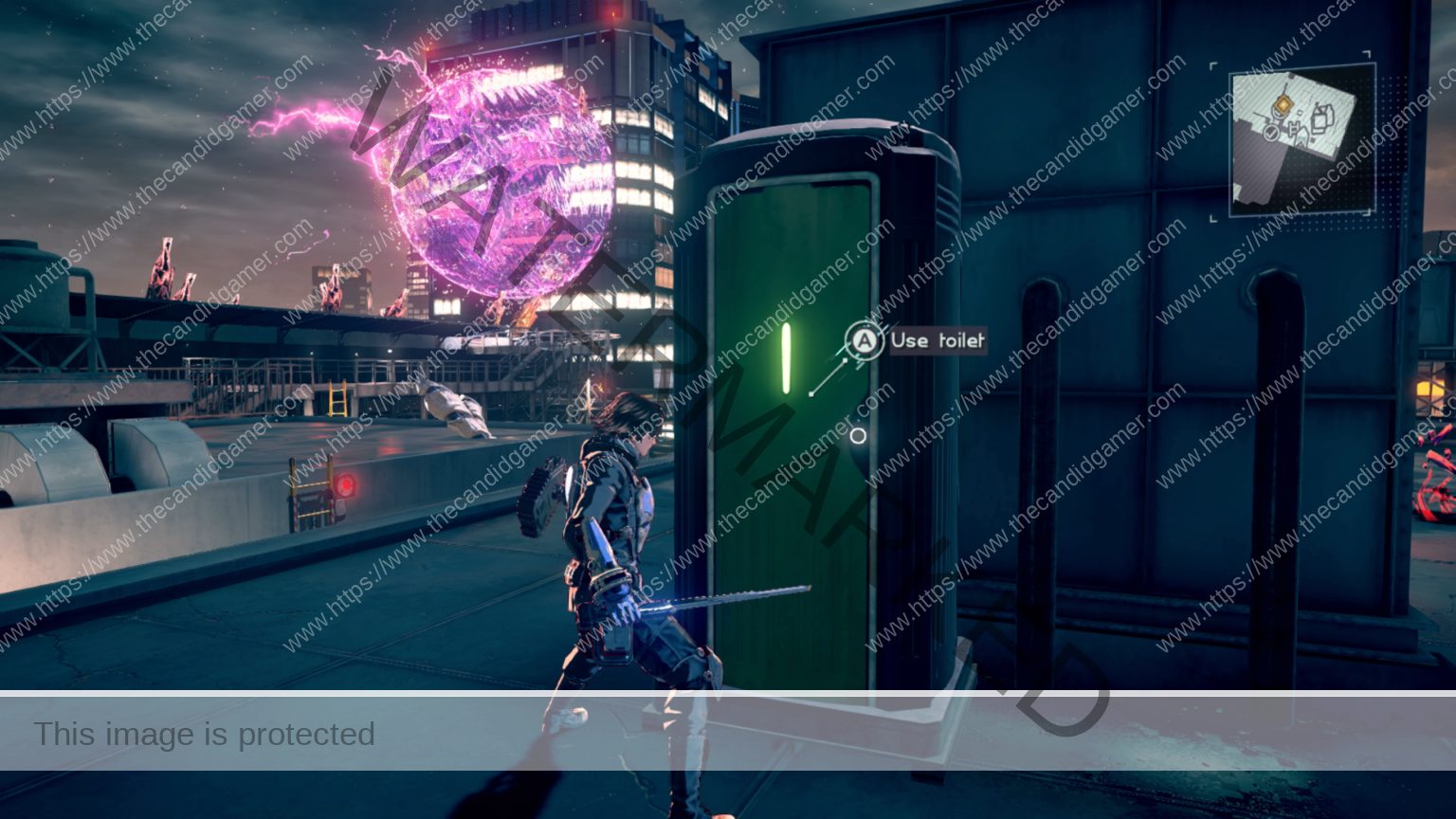
Task: Click the small circular lock indicator below the prompt
Action: tap(858, 436)
